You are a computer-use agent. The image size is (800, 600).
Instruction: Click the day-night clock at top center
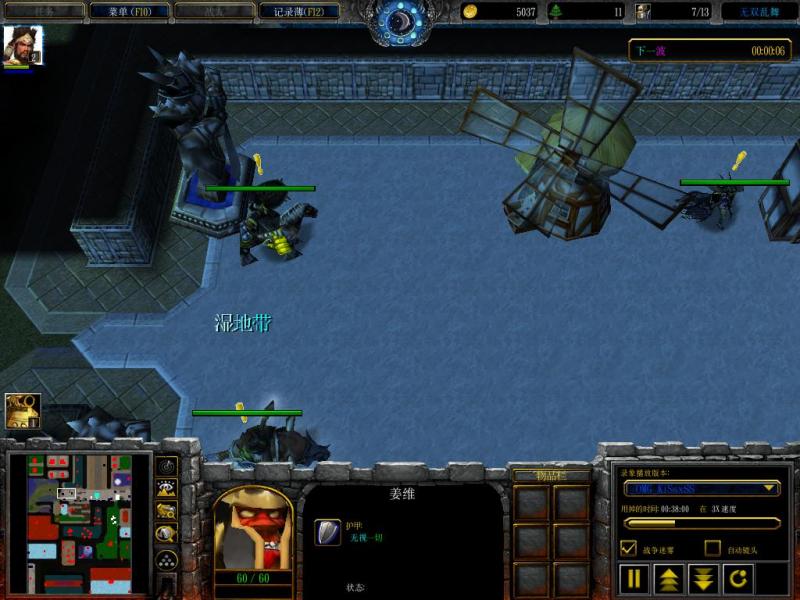[400, 20]
